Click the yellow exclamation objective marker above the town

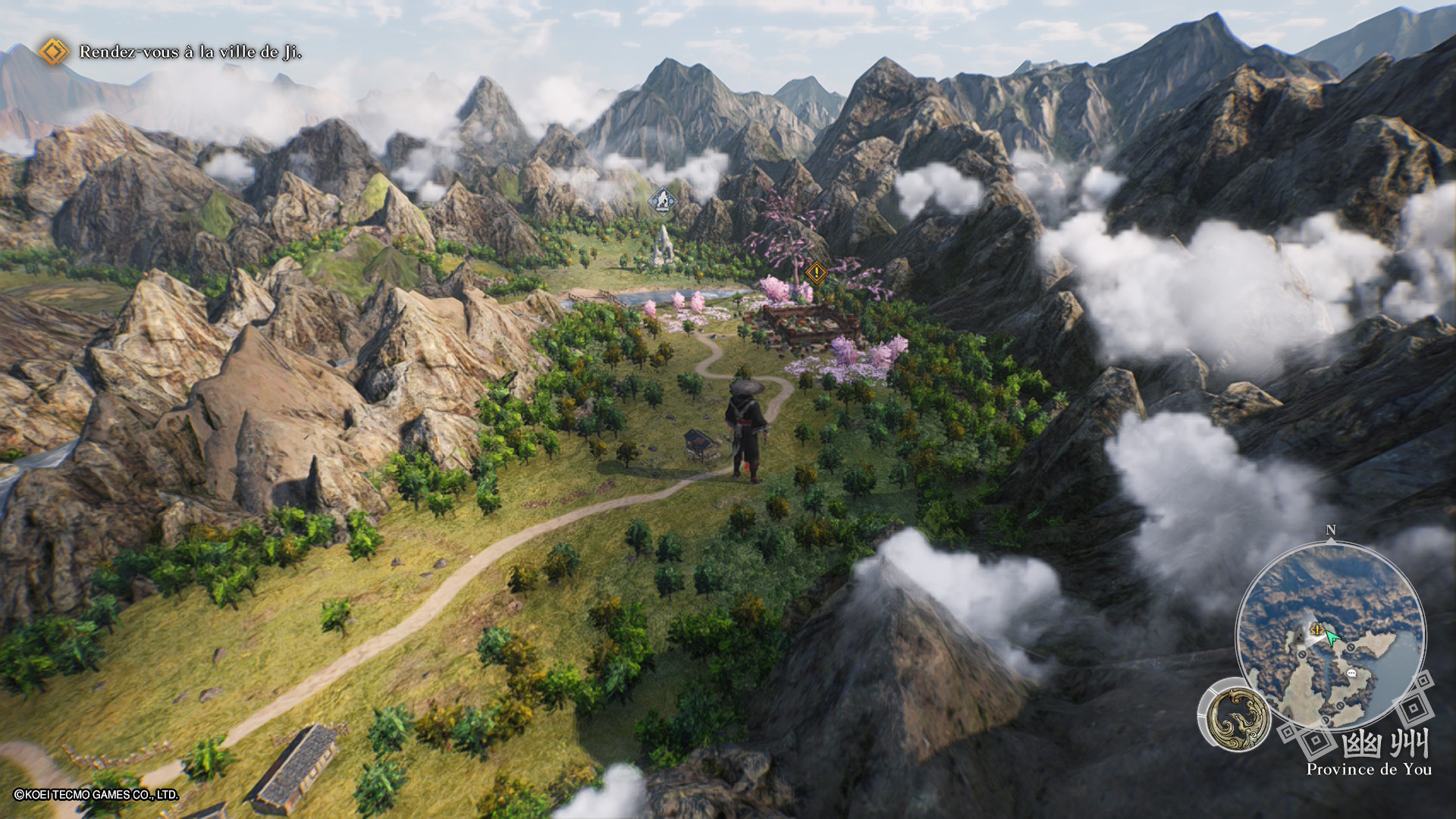pyautogui.click(x=816, y=271)
